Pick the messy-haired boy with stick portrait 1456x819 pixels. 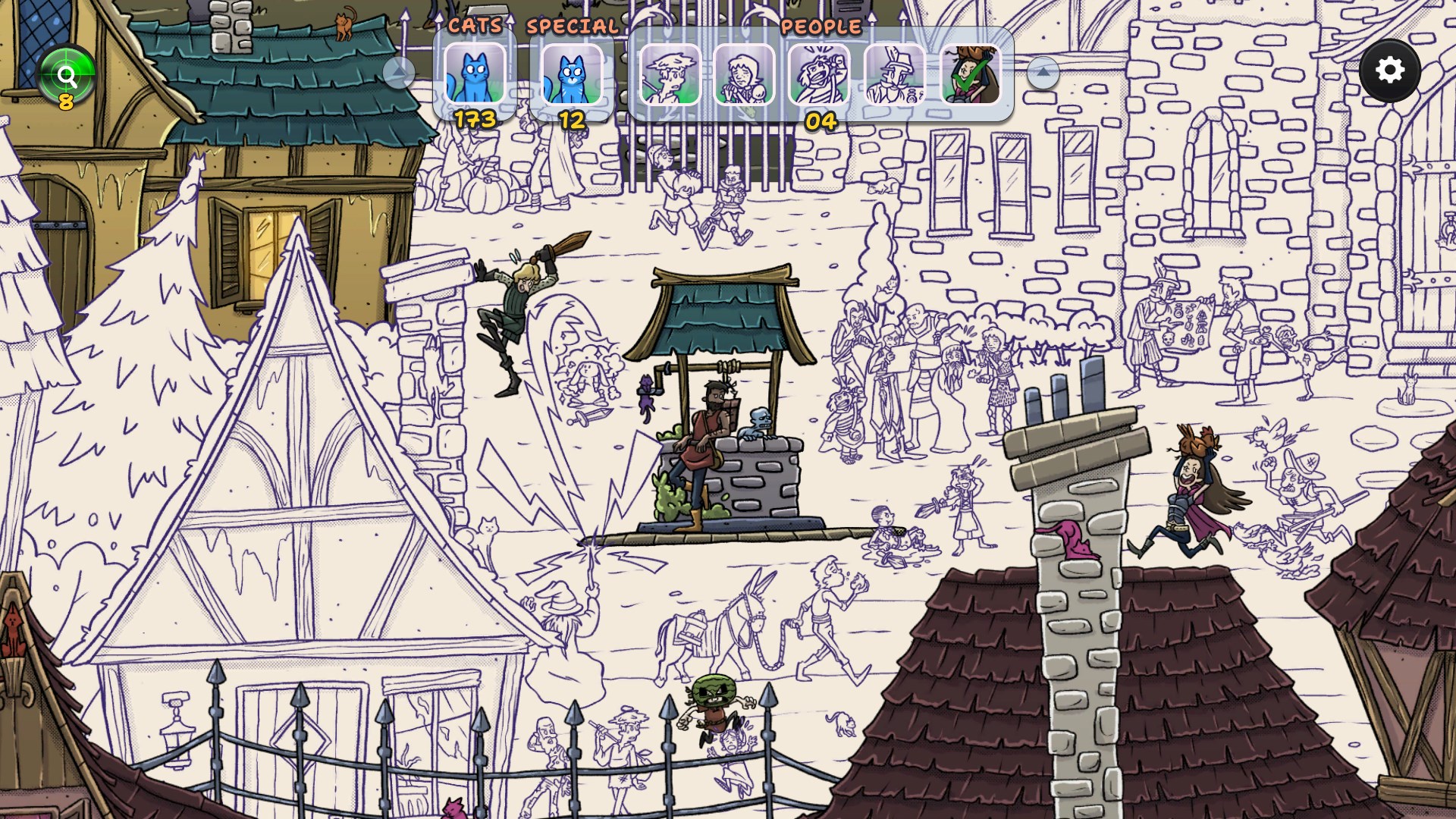coord(670,74)
